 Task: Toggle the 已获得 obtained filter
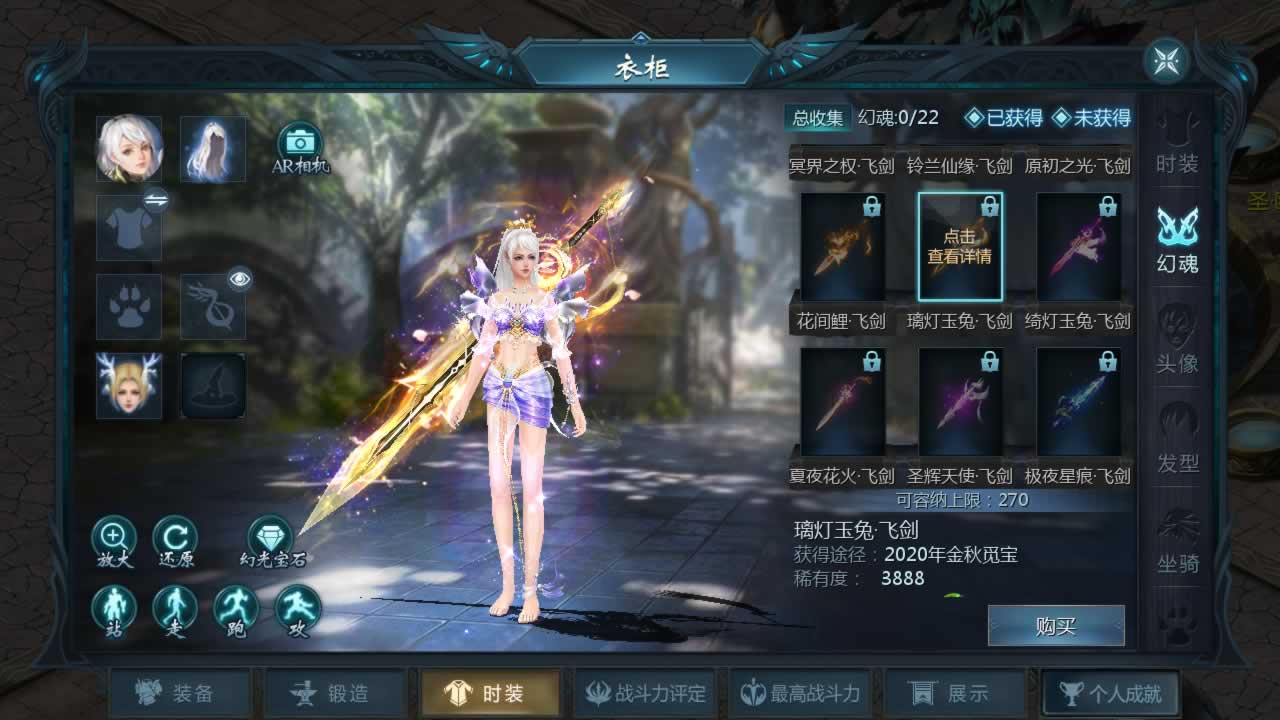click(x=1003, y=118)
